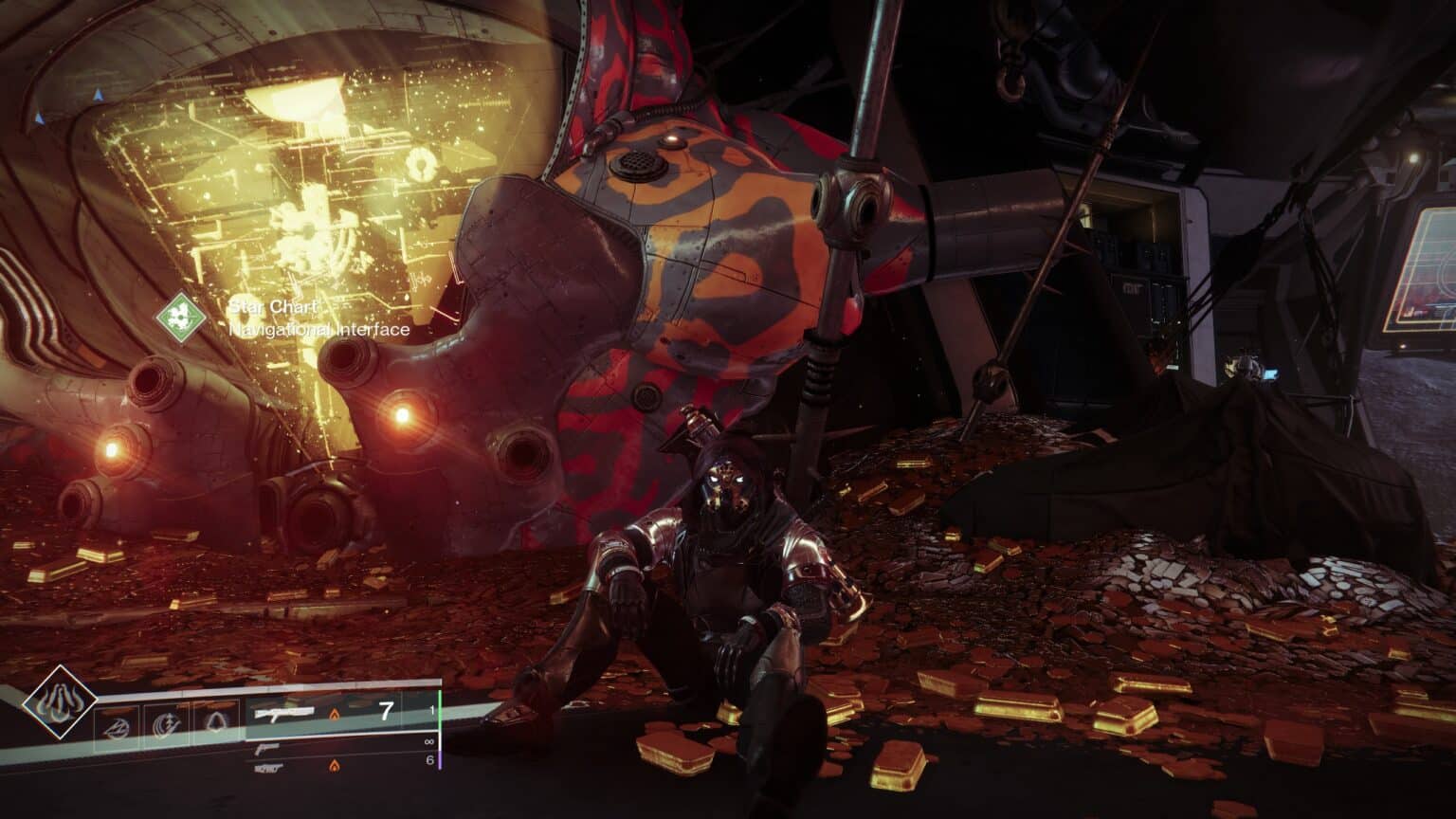Click the solar element triangle beside the shotgun

(336, 714)
